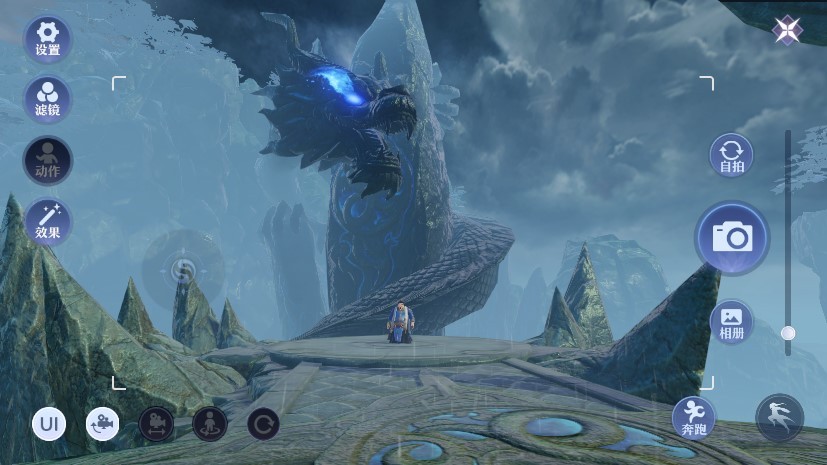Open the 相册 (Album) gallery
Viewport: 827px width, 465px height.
click(732, 321)
